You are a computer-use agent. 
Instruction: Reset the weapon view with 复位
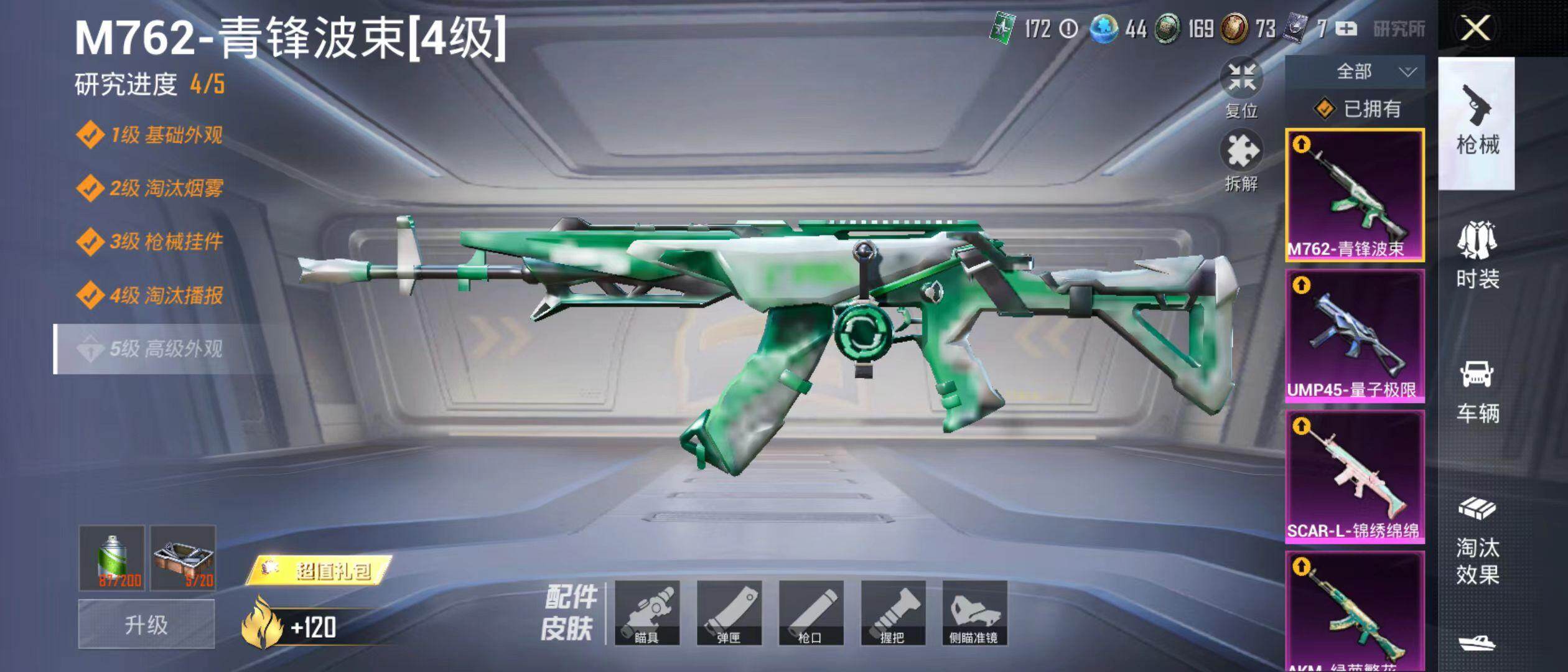1241,88
